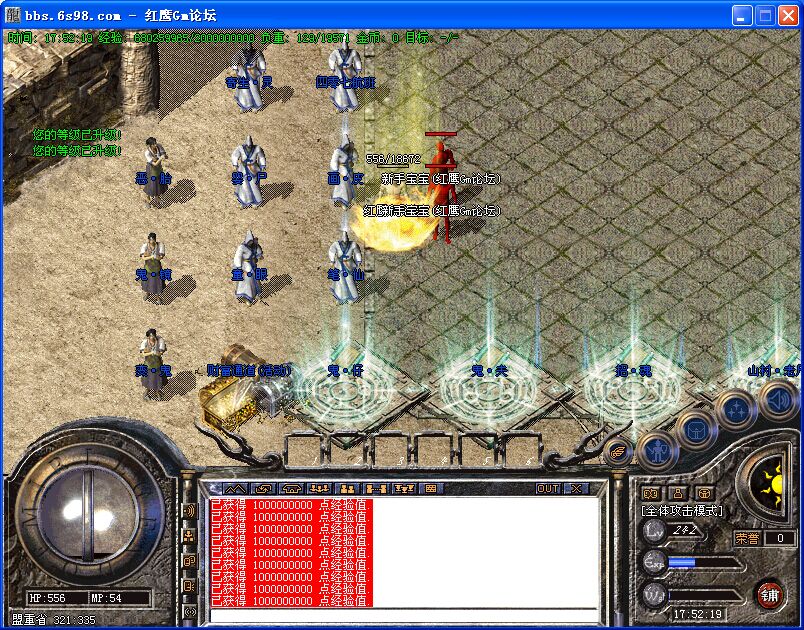Screen dimensions: 804x630
Task: Click the middle orange person icon above attack mode
Action: (677, 493)
